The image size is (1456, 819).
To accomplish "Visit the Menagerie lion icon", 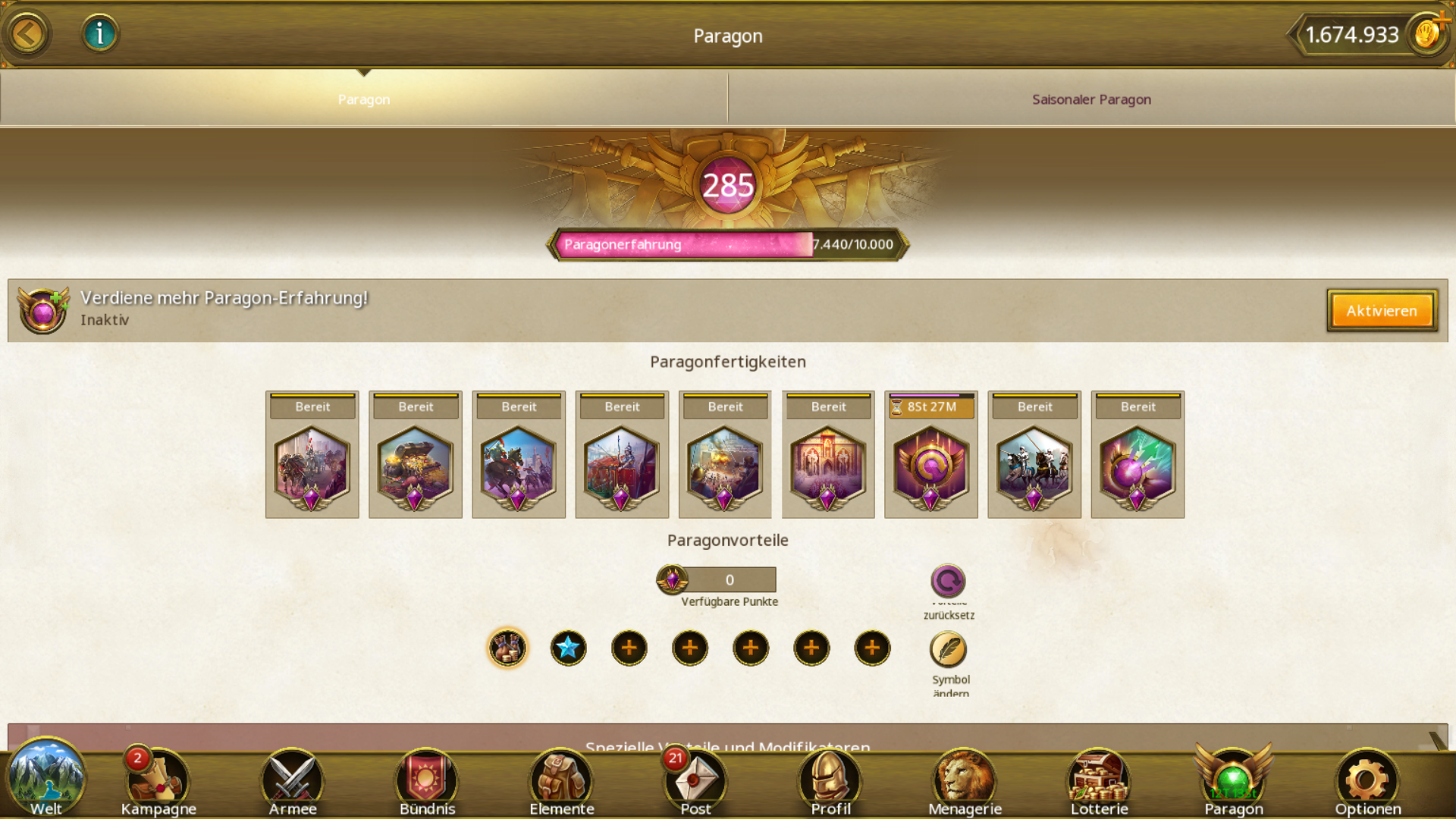I will [x=965, y=783].
